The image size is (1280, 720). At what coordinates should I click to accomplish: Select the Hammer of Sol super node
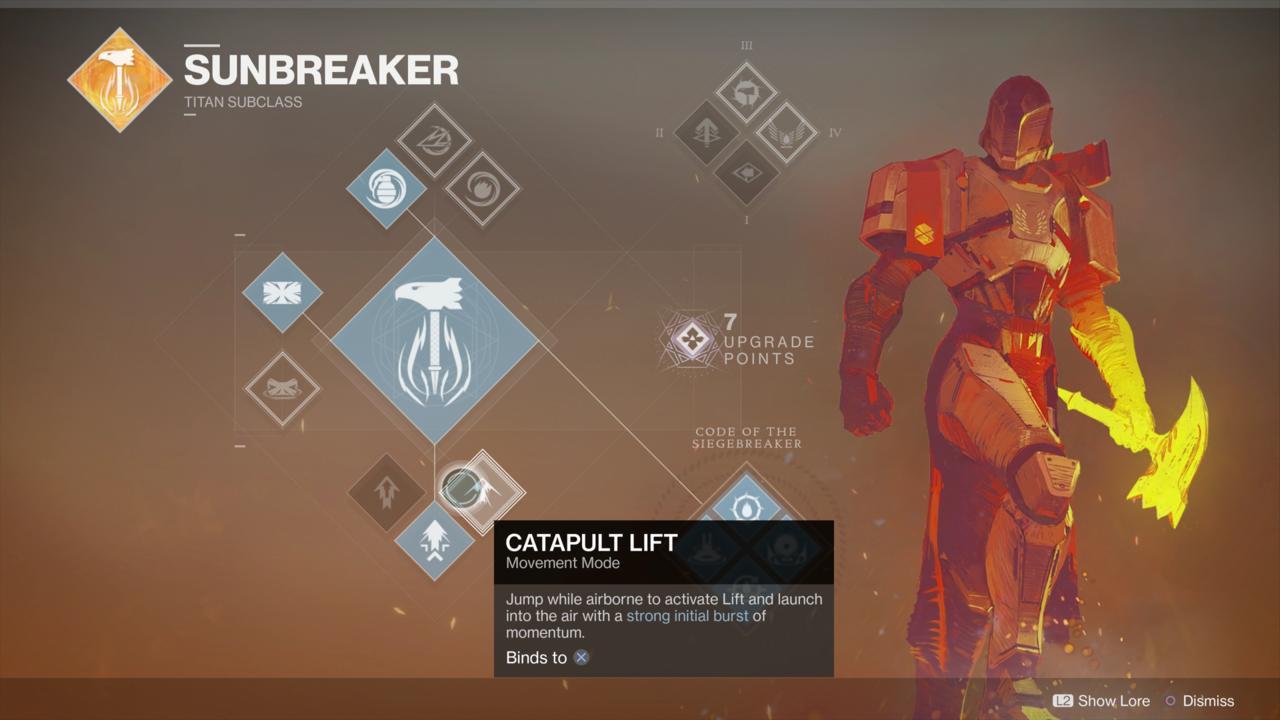(434, 340)
